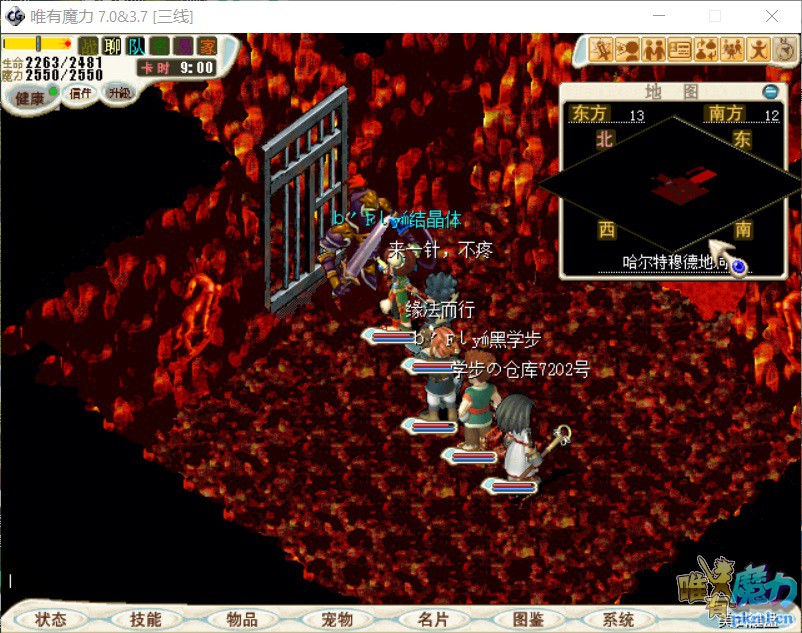Close the game window
Screen dimensions: 802x633
click(x=772, y=17)
